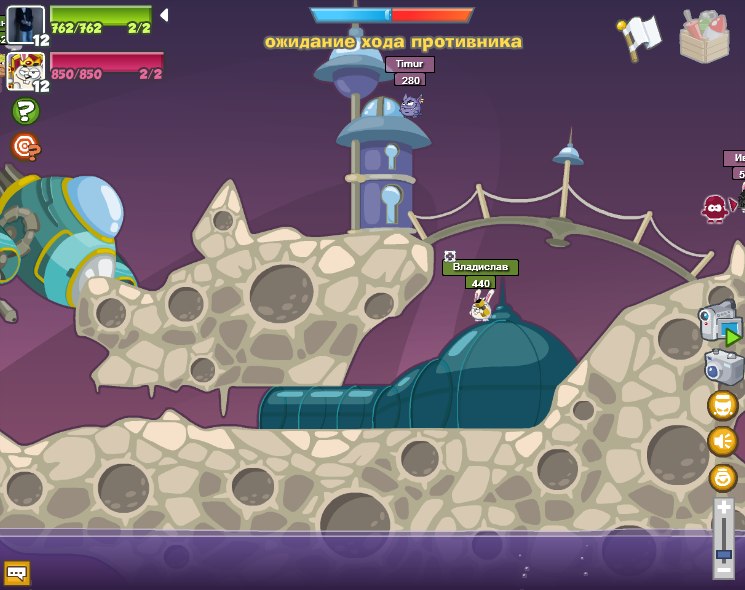Image resolution: width=745 pixels, height=590 pixels.
Task: Open the chat speech bubble button
Action: (17, 573)
